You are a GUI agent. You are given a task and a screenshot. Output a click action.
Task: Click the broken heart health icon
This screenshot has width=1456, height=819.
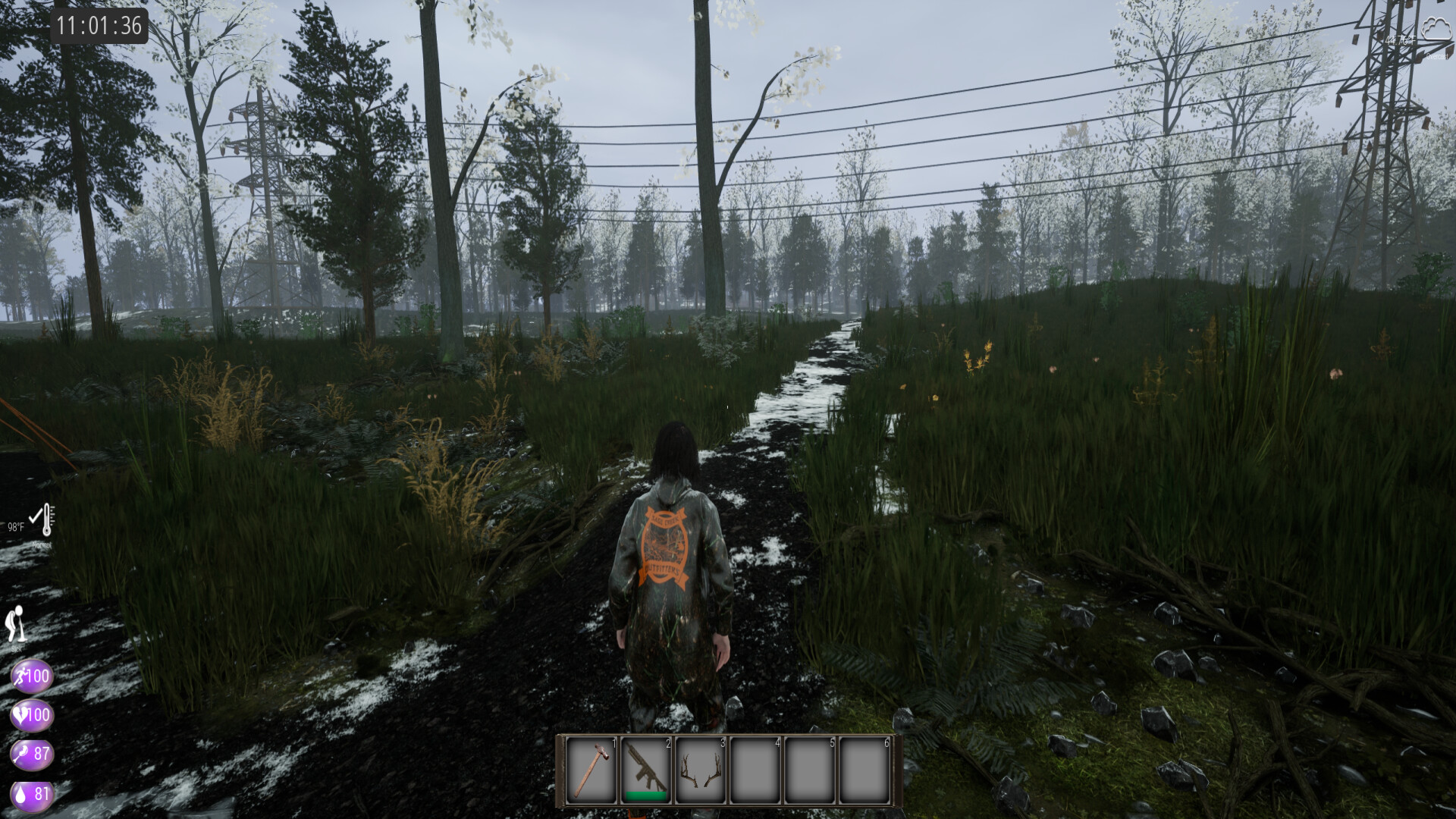pyautogui.click(x=32, y=715)
